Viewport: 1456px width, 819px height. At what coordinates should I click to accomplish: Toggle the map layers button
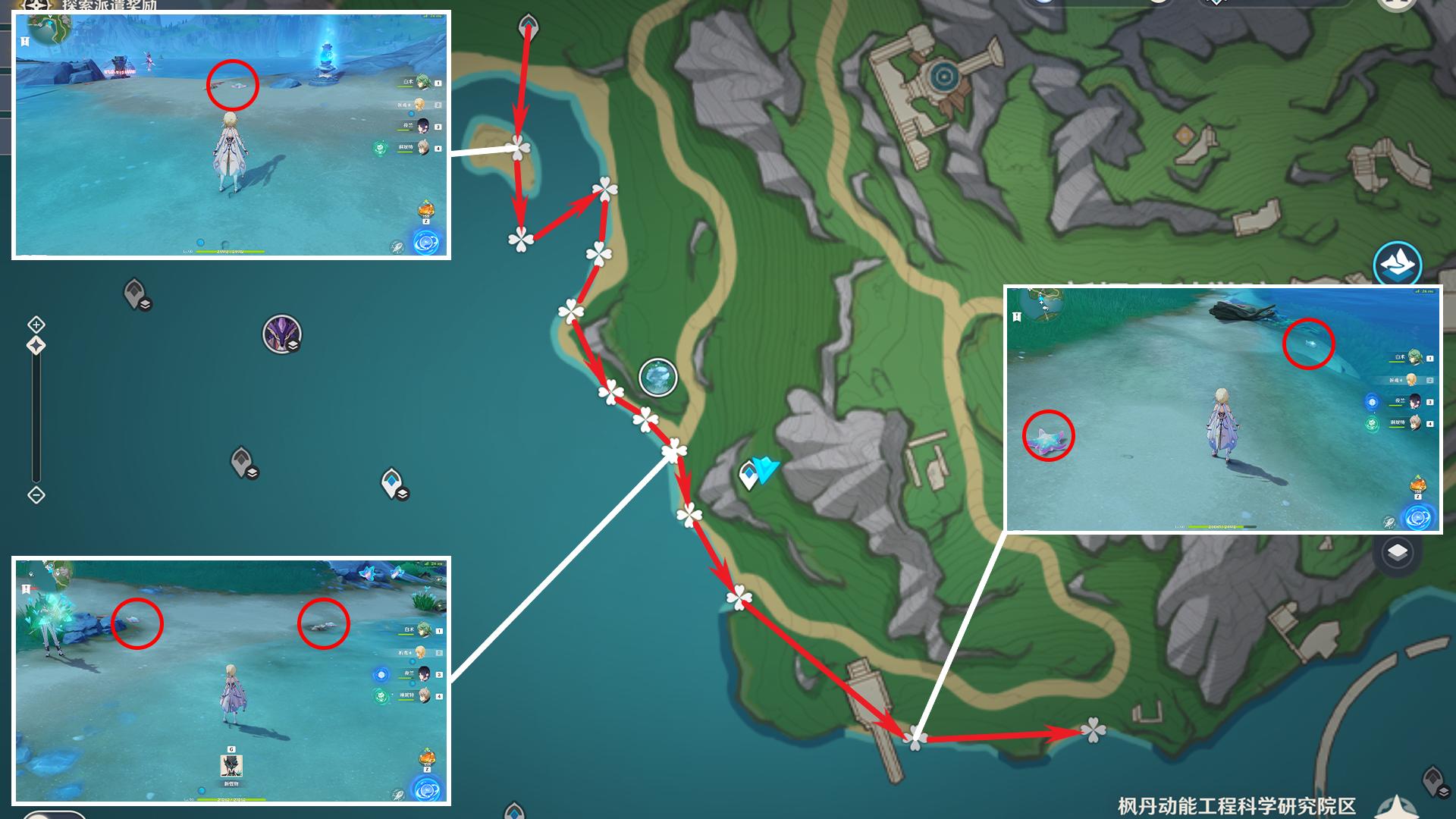(x=1397, y=553)
